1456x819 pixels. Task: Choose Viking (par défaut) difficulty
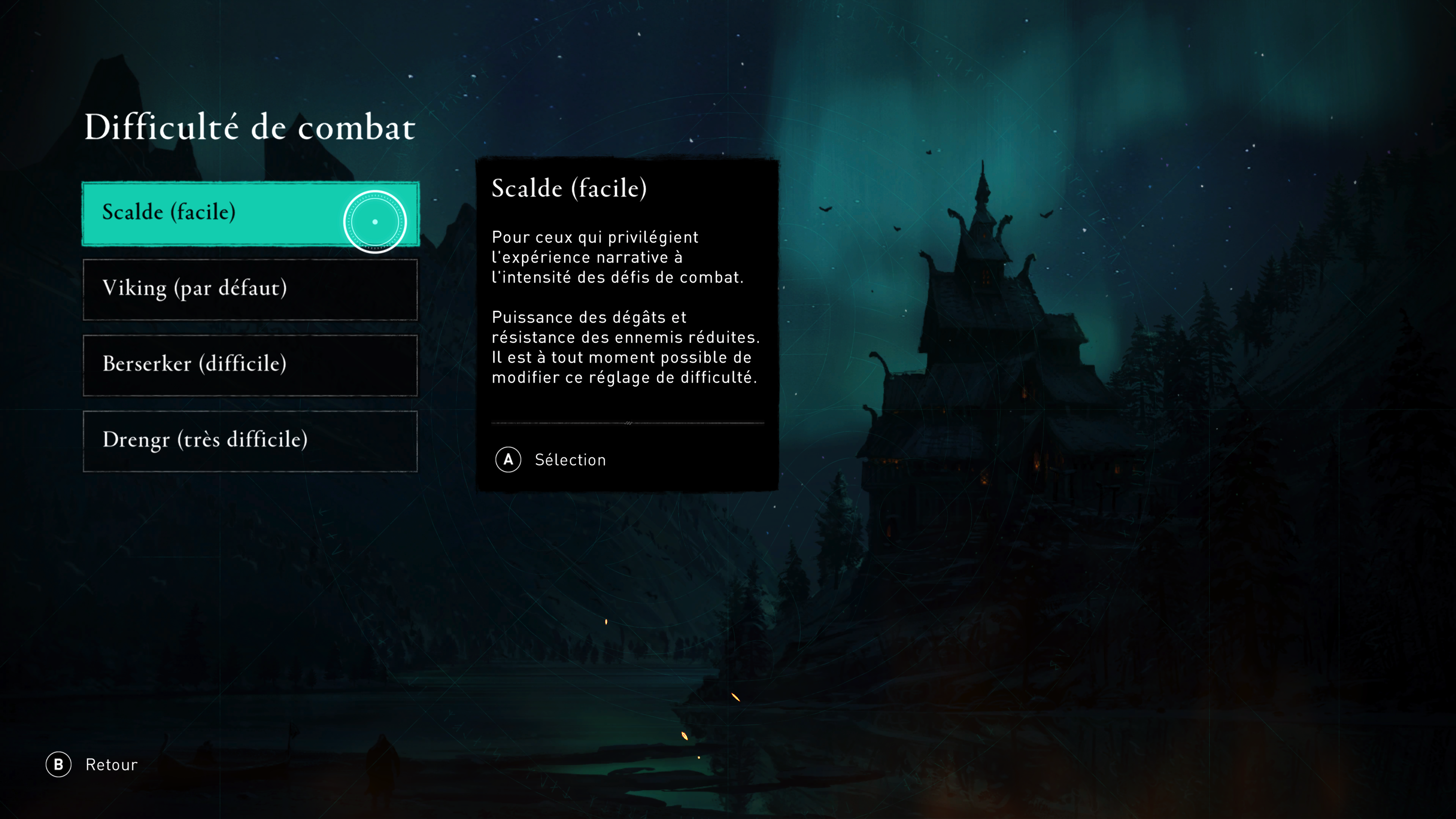(250, 289)
